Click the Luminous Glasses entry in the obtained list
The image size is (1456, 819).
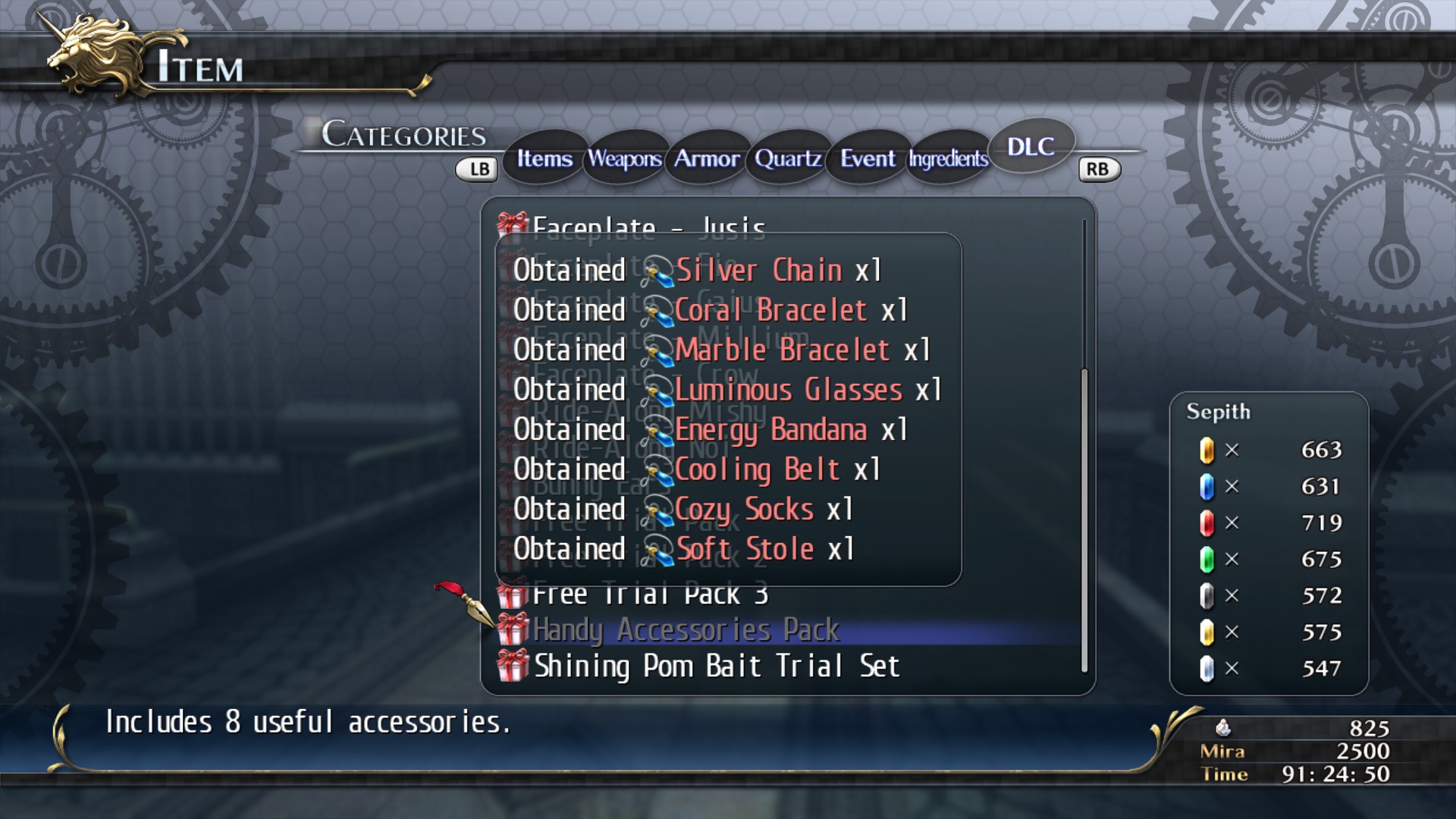coord(789,389)
